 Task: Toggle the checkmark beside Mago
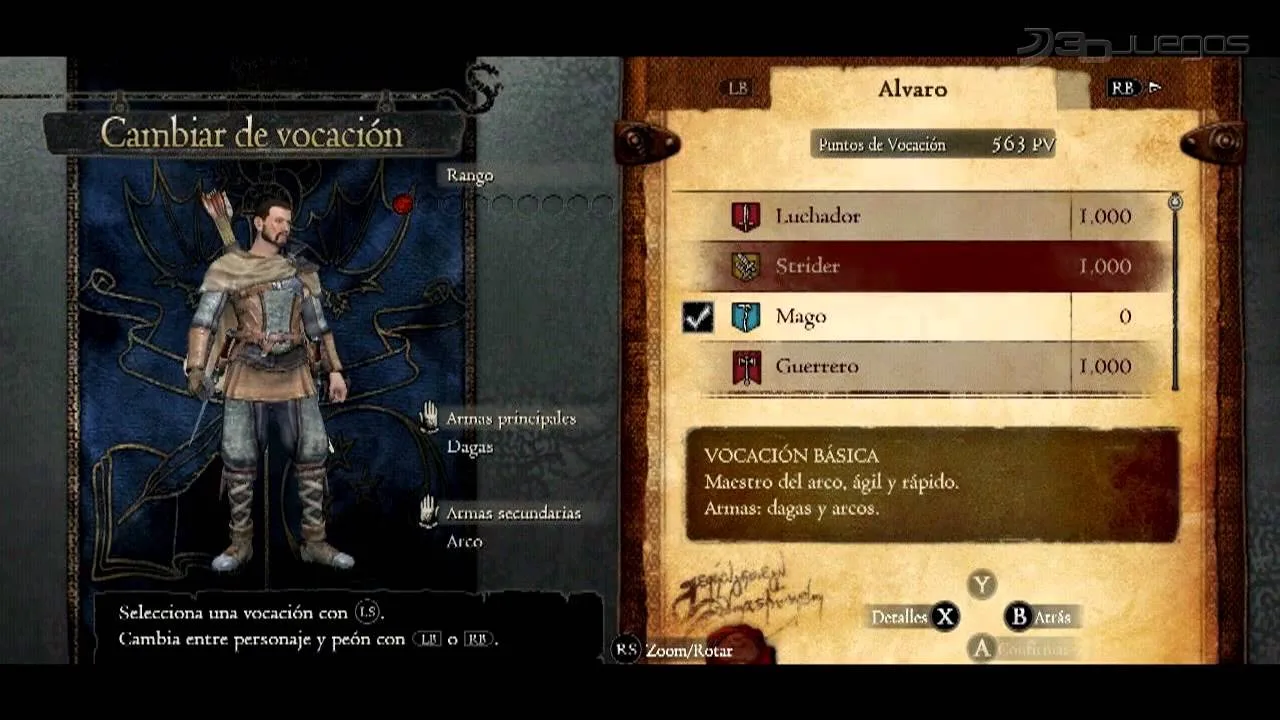pos(698,317)
